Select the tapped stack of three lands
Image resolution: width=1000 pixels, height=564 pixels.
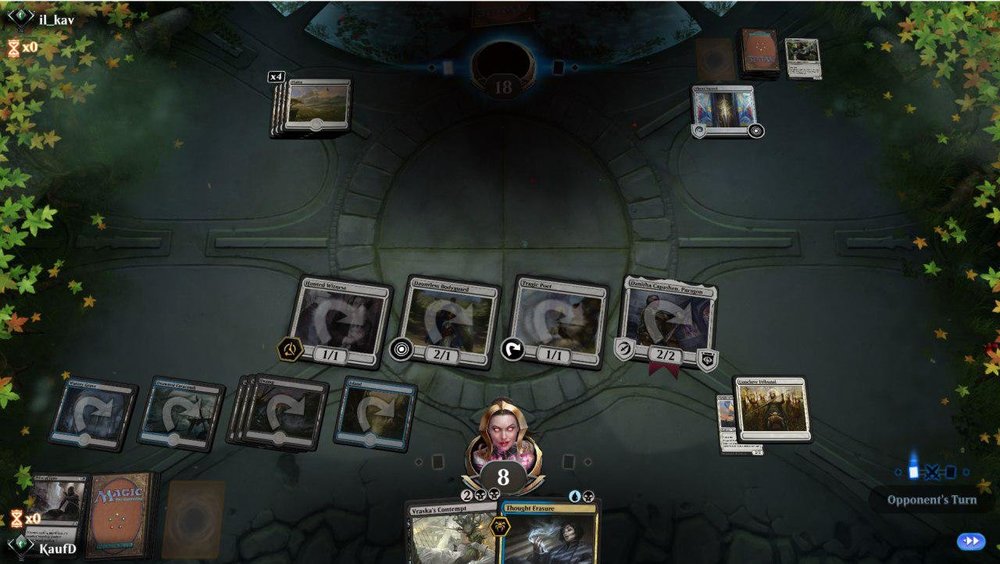coord(280,409)
